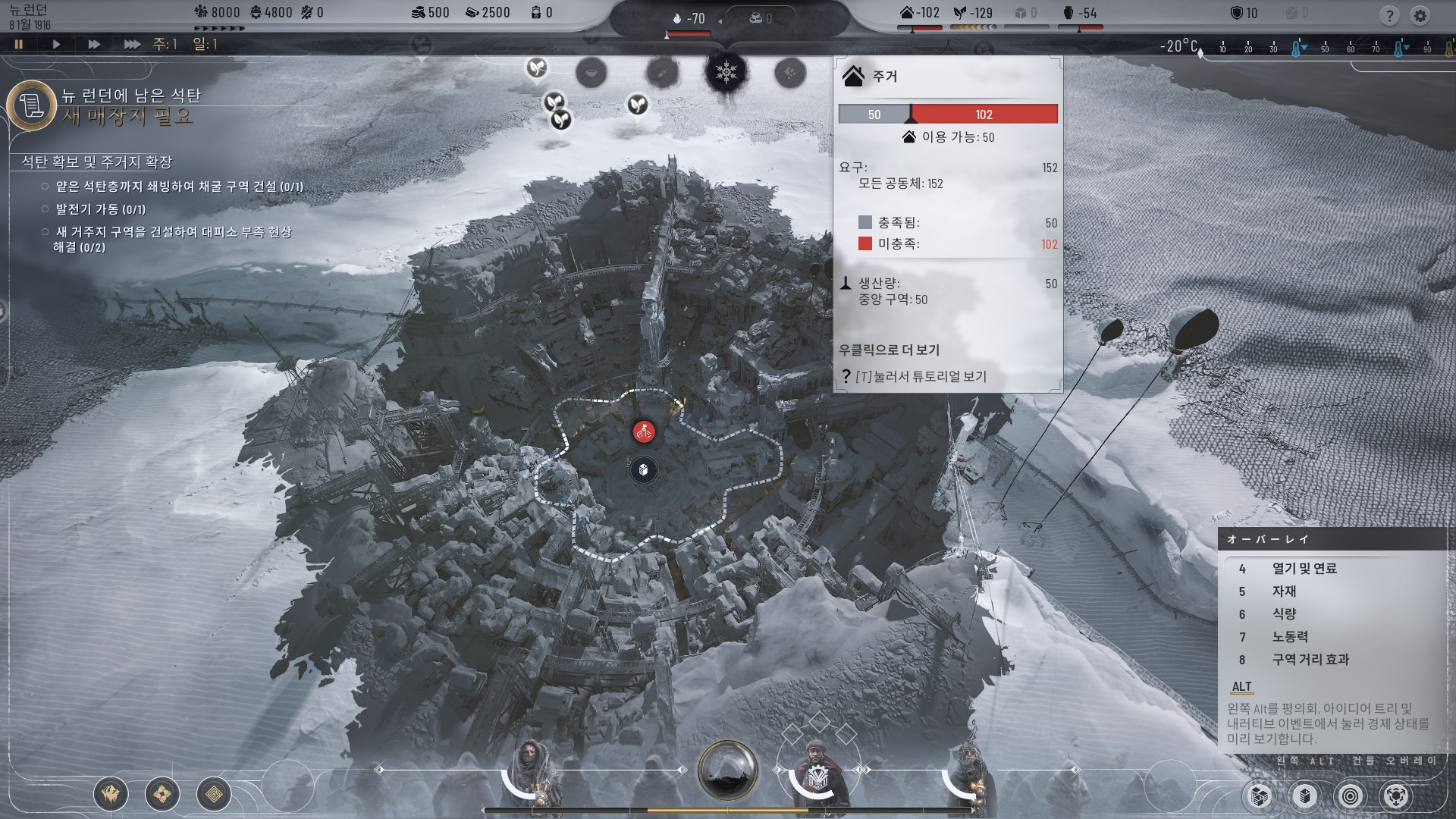Select the red alert marker on central district
1456x819 pixels.
click(644, 432)
